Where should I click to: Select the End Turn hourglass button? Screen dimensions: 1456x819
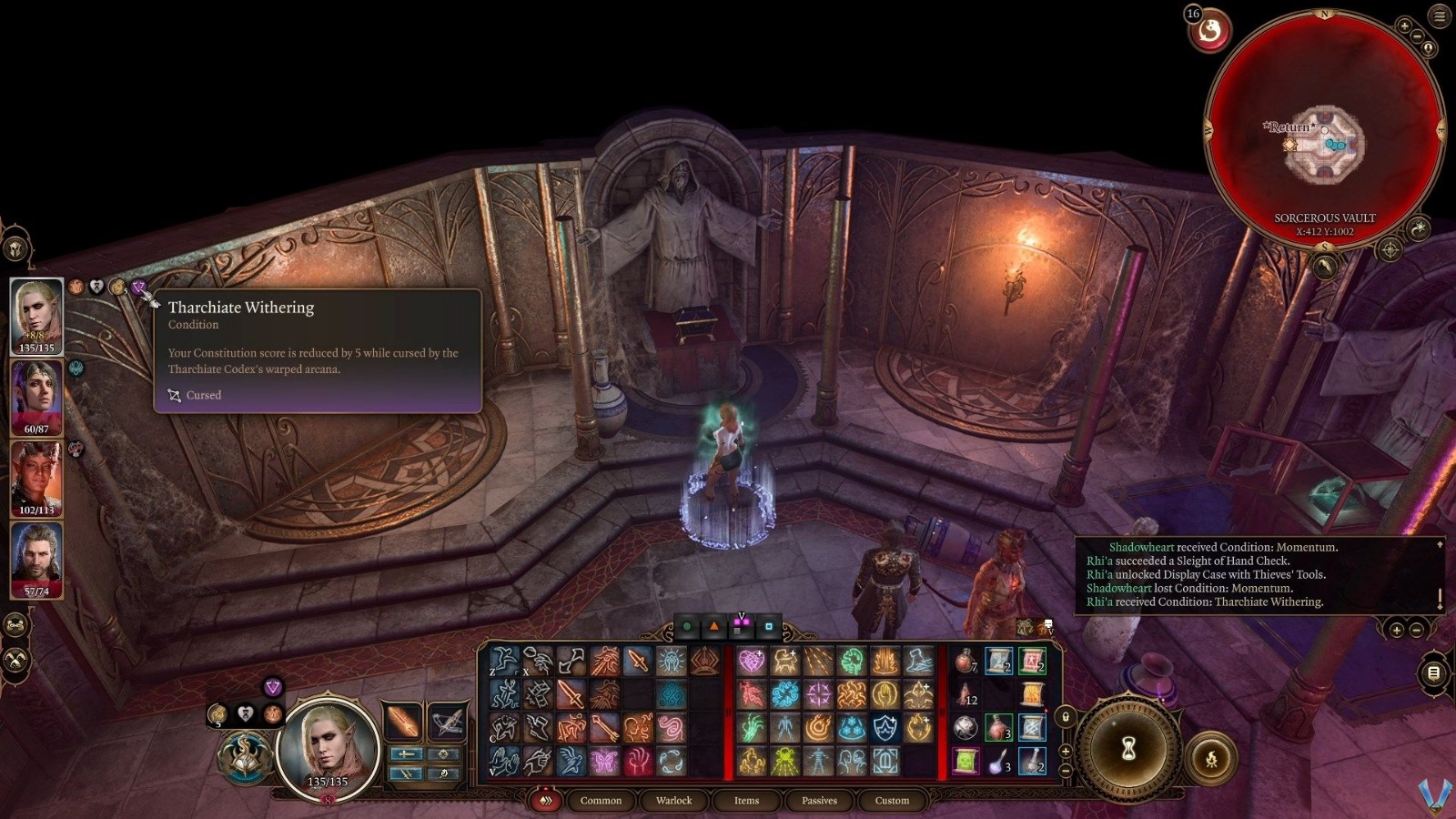tap(1130, 748)
